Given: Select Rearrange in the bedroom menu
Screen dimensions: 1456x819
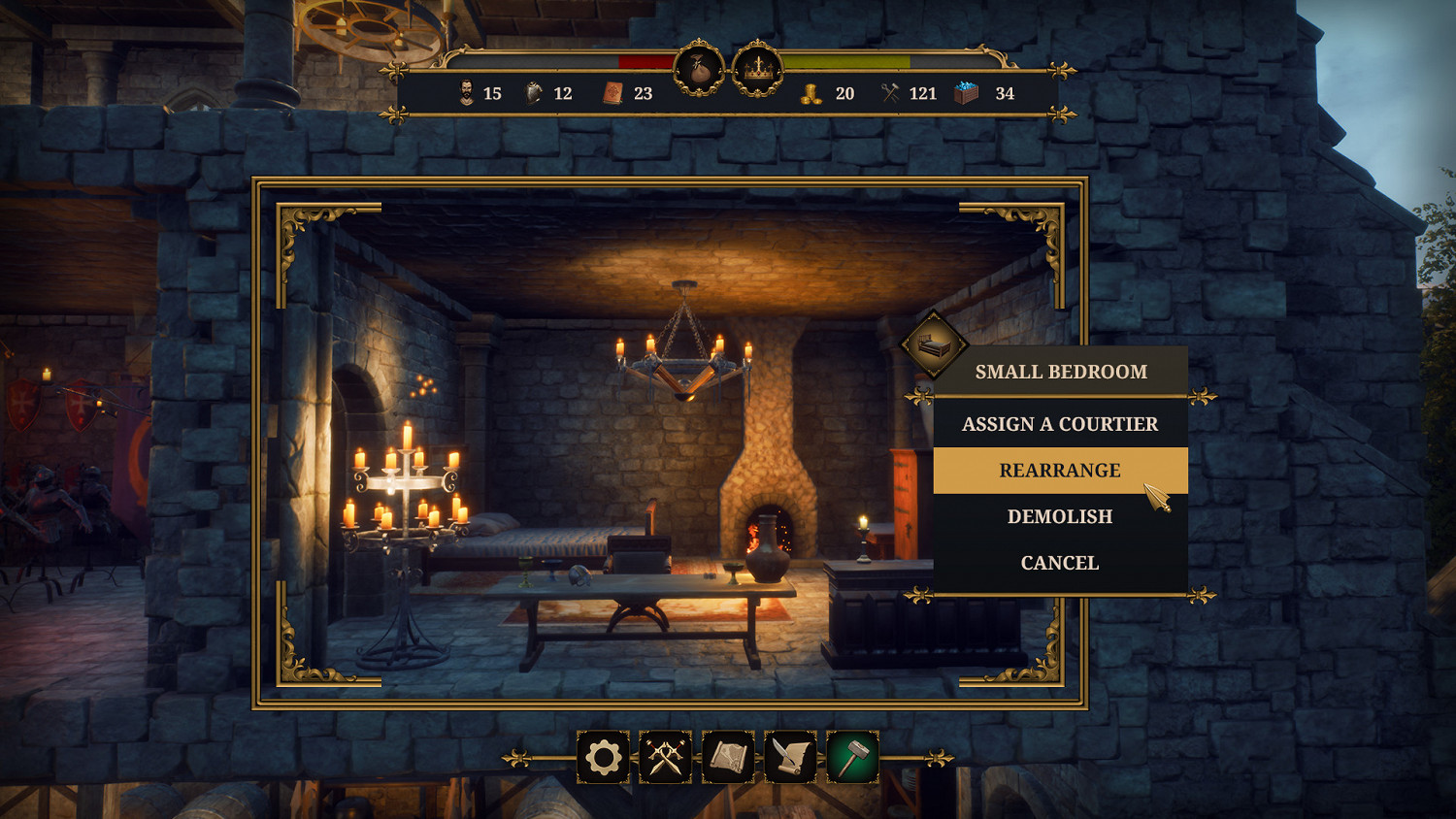Looking at the screenshot, I should click(1059, 471).
